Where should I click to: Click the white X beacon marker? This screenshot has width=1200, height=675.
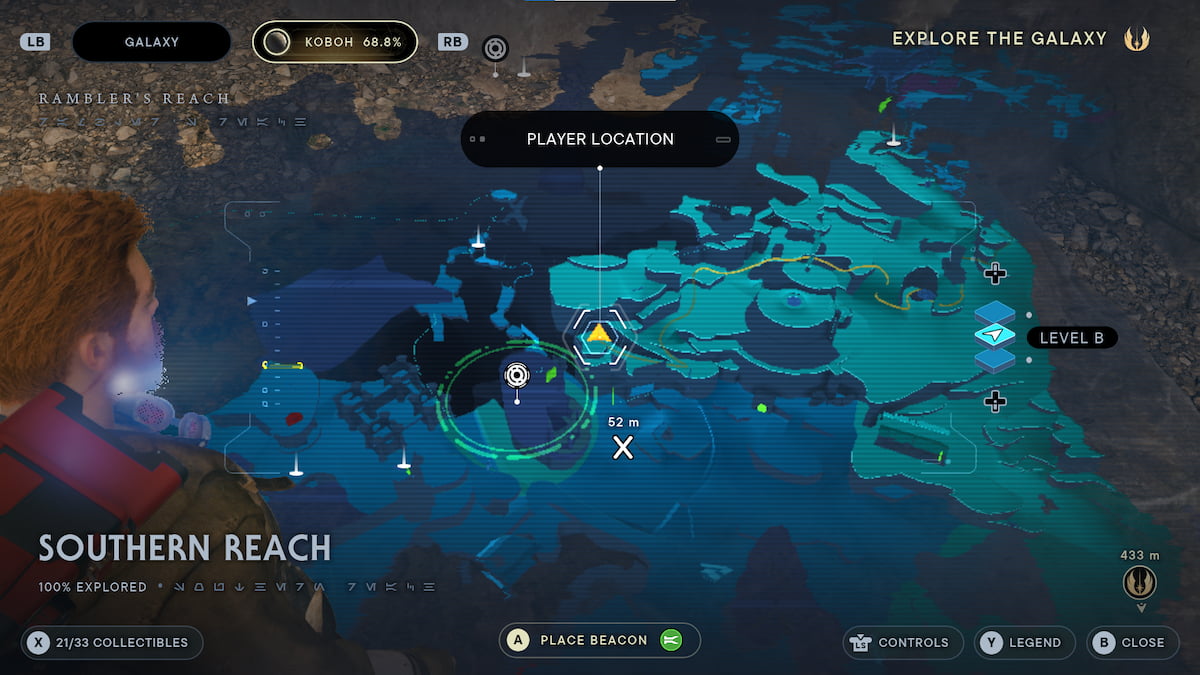point(623,447)
